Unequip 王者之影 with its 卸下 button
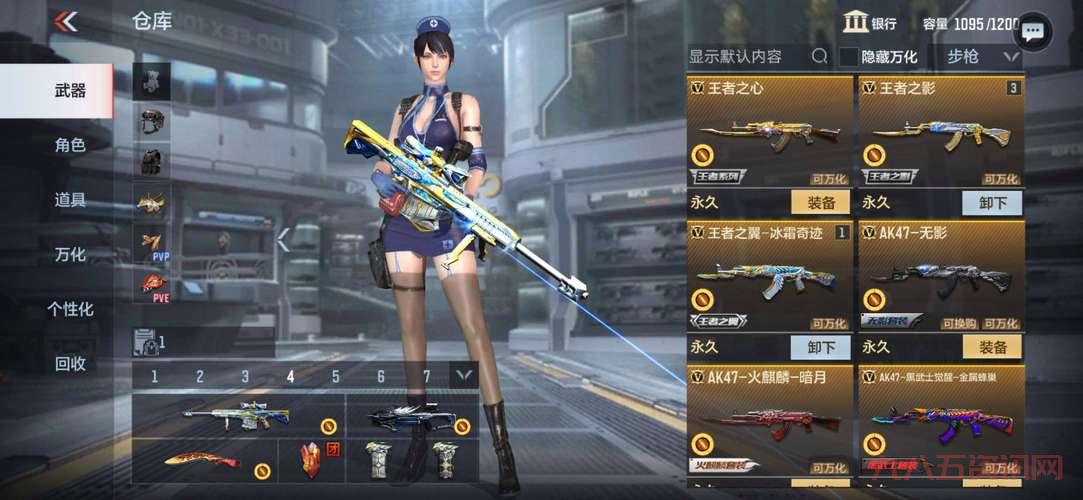Screen dimensions: 1083x500 click(x=992, y=203)
